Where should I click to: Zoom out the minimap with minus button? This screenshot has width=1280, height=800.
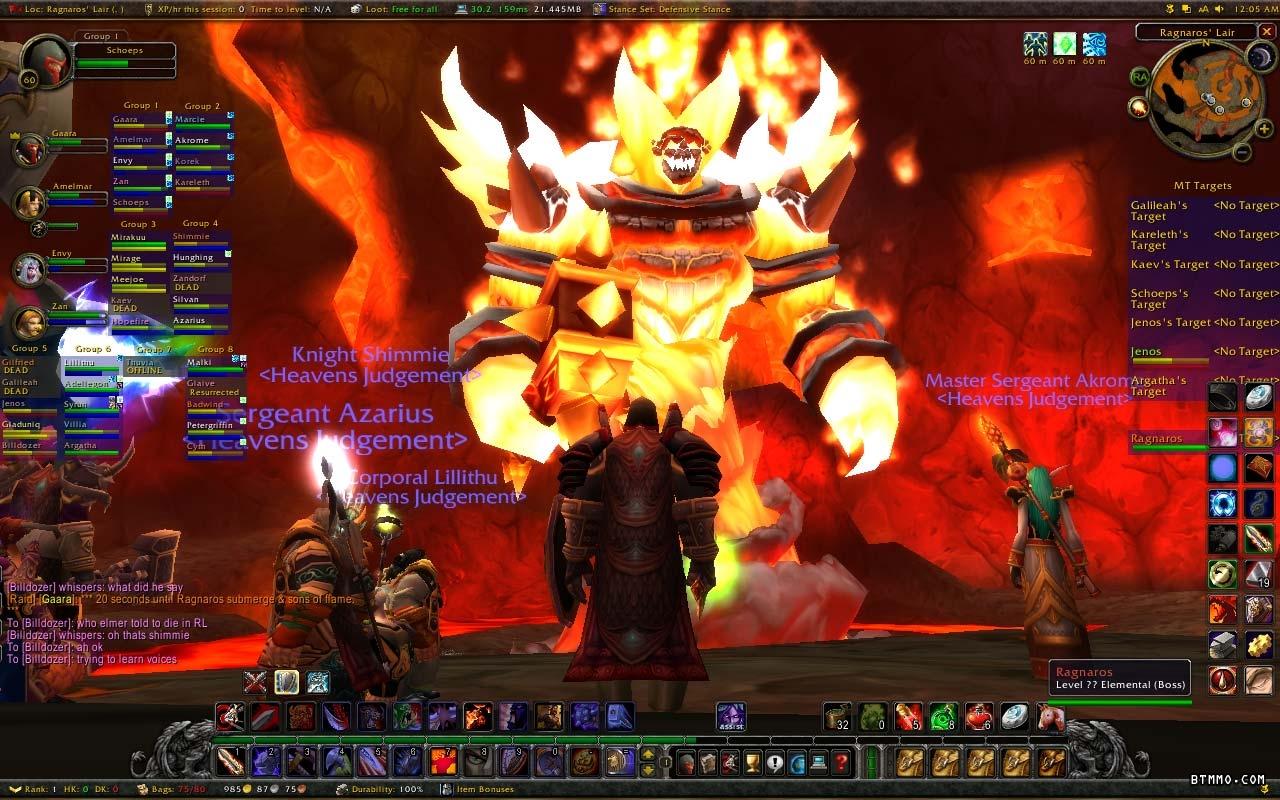tap(1241, 153)
